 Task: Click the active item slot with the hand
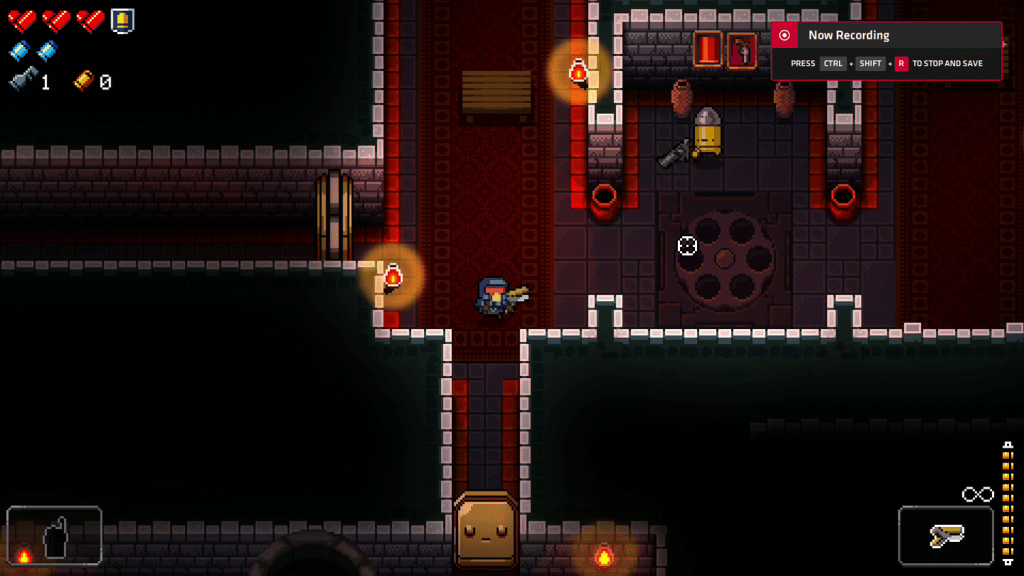coord(54,536)
